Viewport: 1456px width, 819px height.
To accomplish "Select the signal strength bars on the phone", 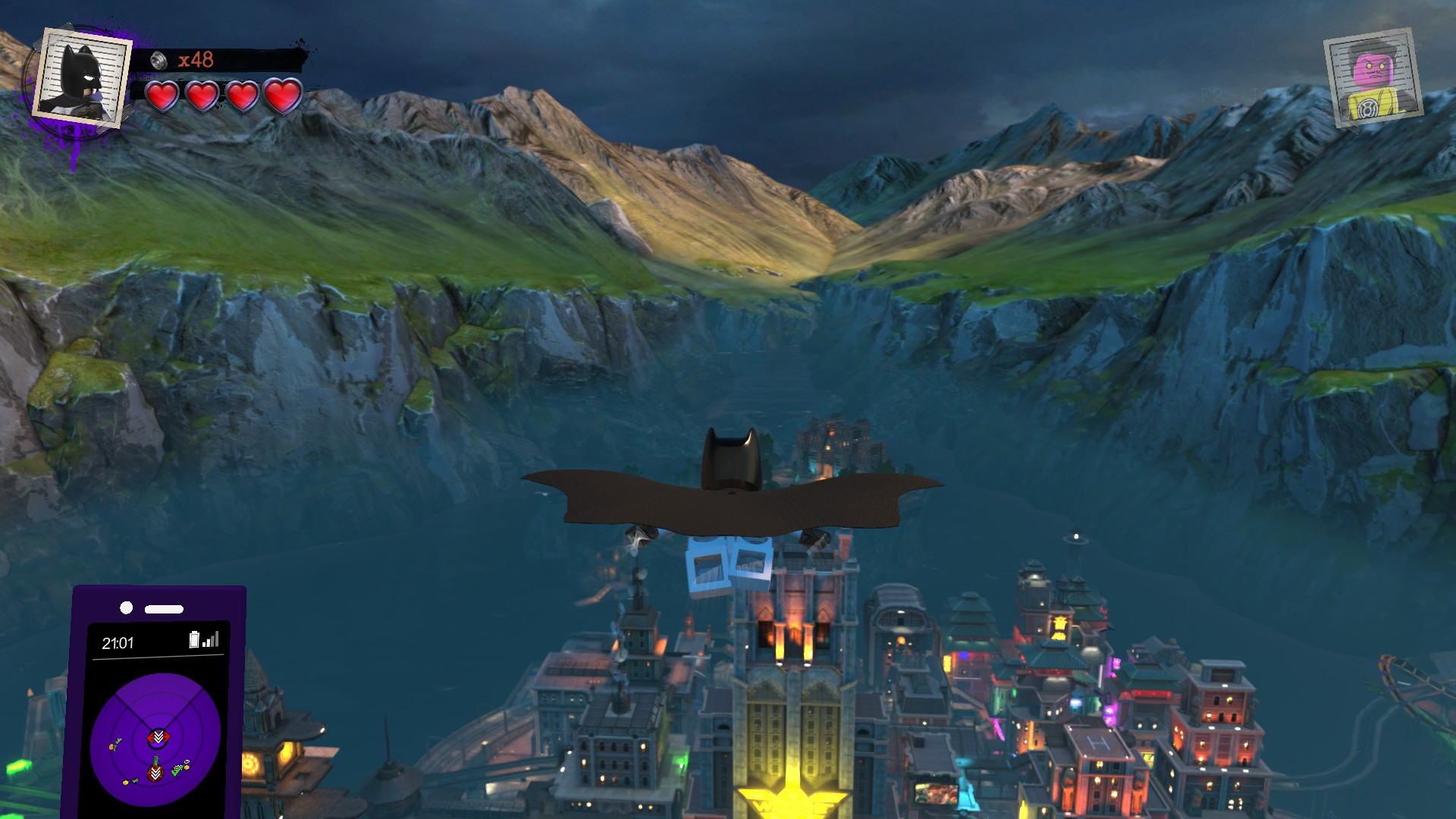I will pos(210,640).
